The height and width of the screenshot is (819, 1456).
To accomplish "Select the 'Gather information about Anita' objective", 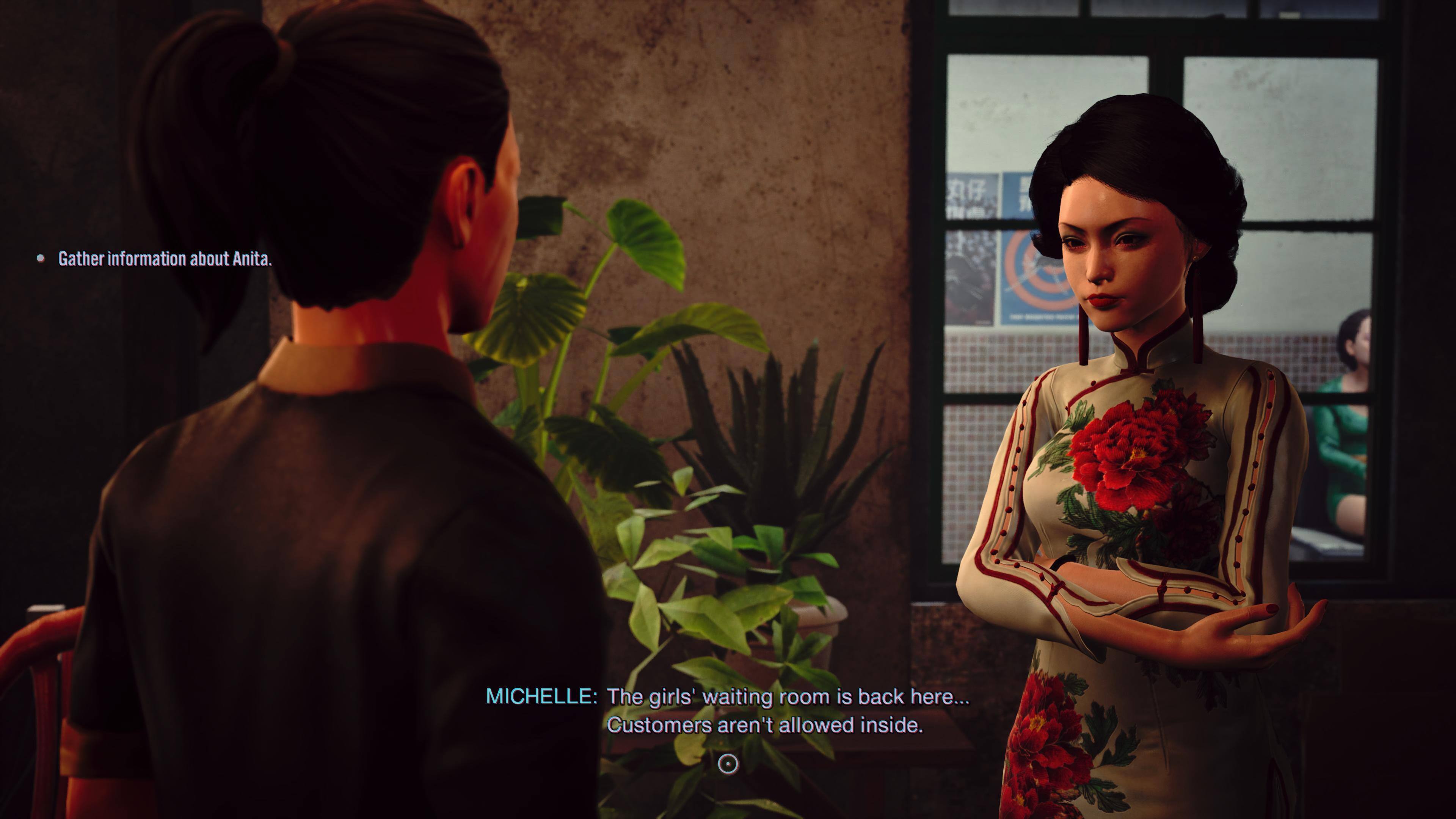I will click(165, 259).
